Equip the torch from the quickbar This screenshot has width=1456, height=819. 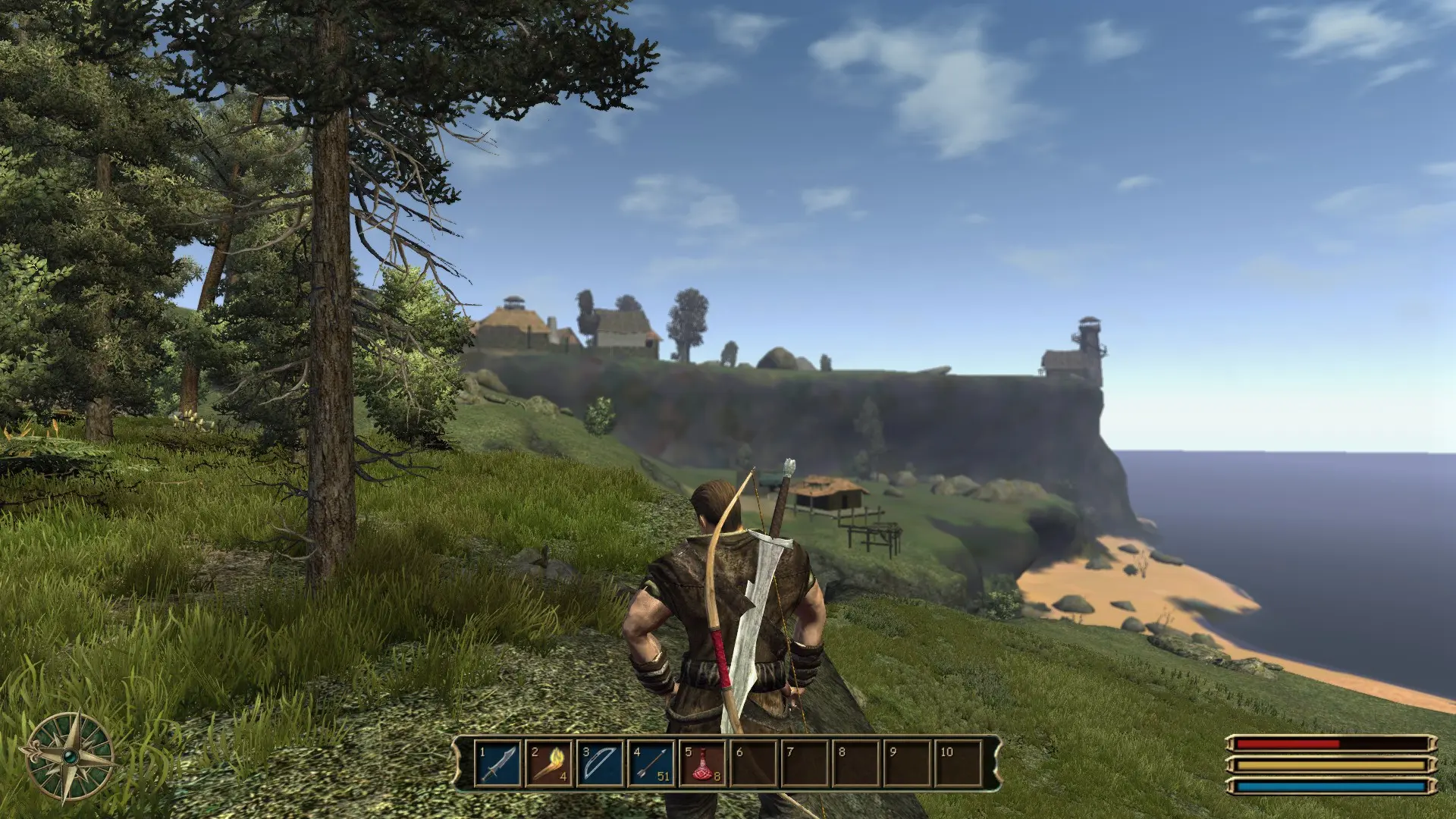coord(549,763)
